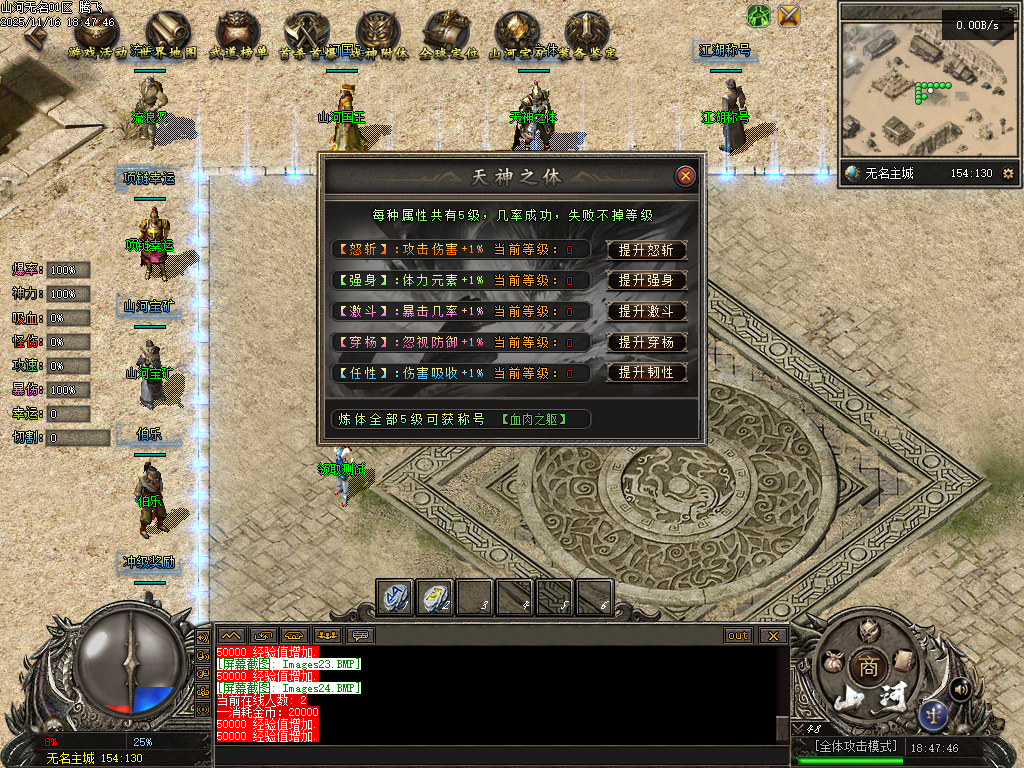
Task: Upgrade 强身 with the 提升强身 button
Action: pos(646,281)
